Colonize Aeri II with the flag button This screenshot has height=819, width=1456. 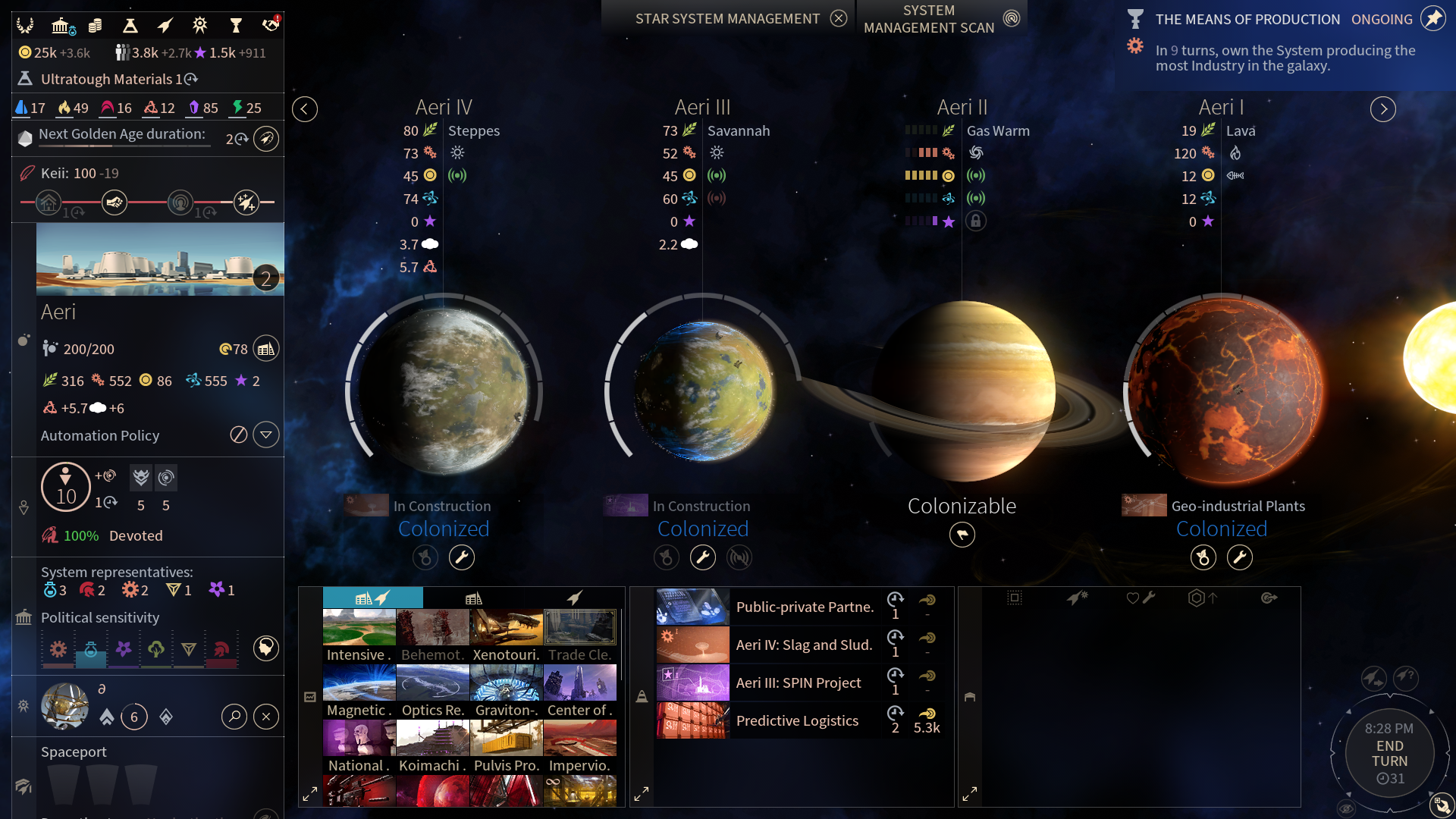point(962,535)
